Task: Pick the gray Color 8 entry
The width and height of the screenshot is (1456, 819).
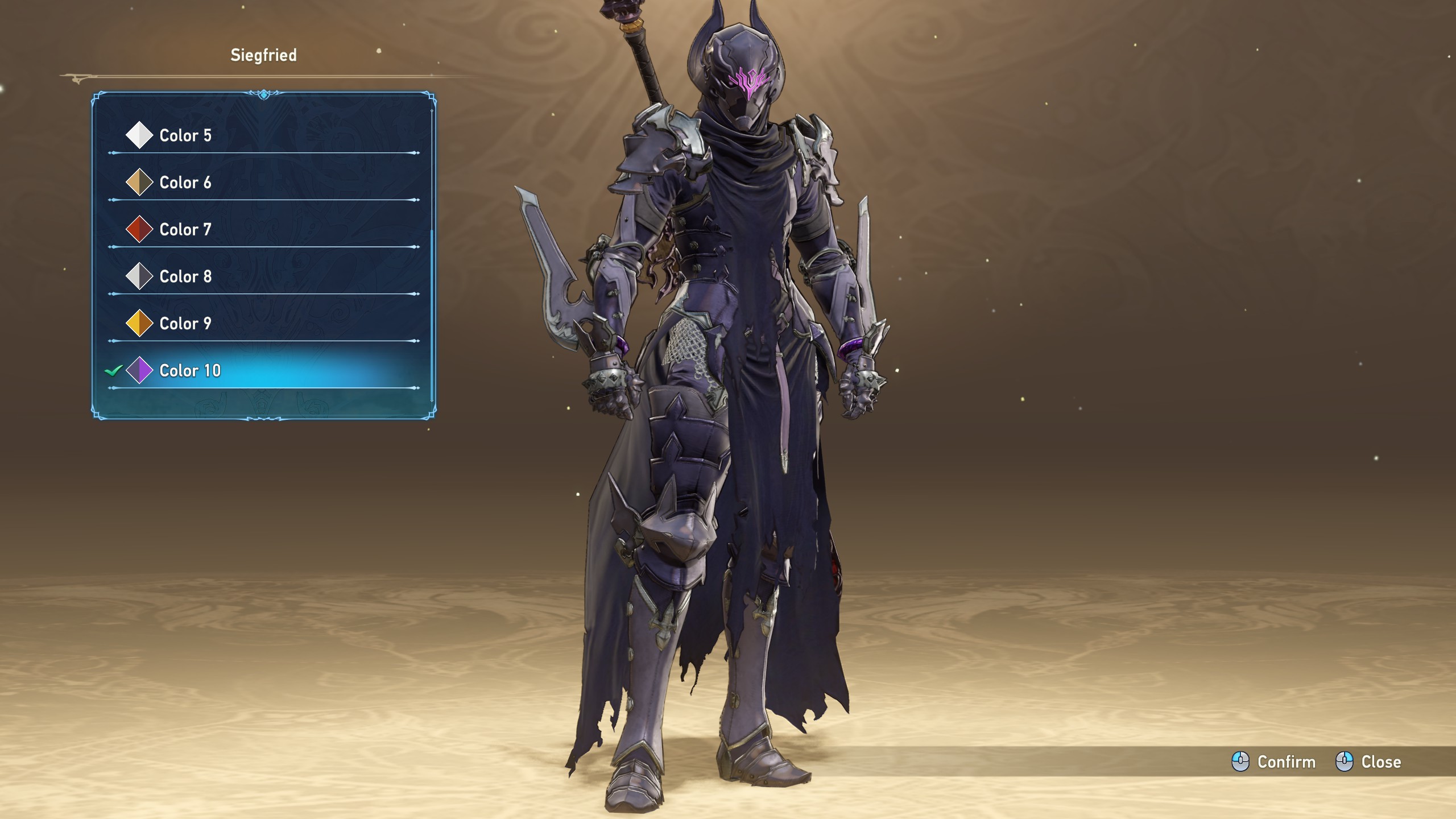Action: [x=185, y=276]
